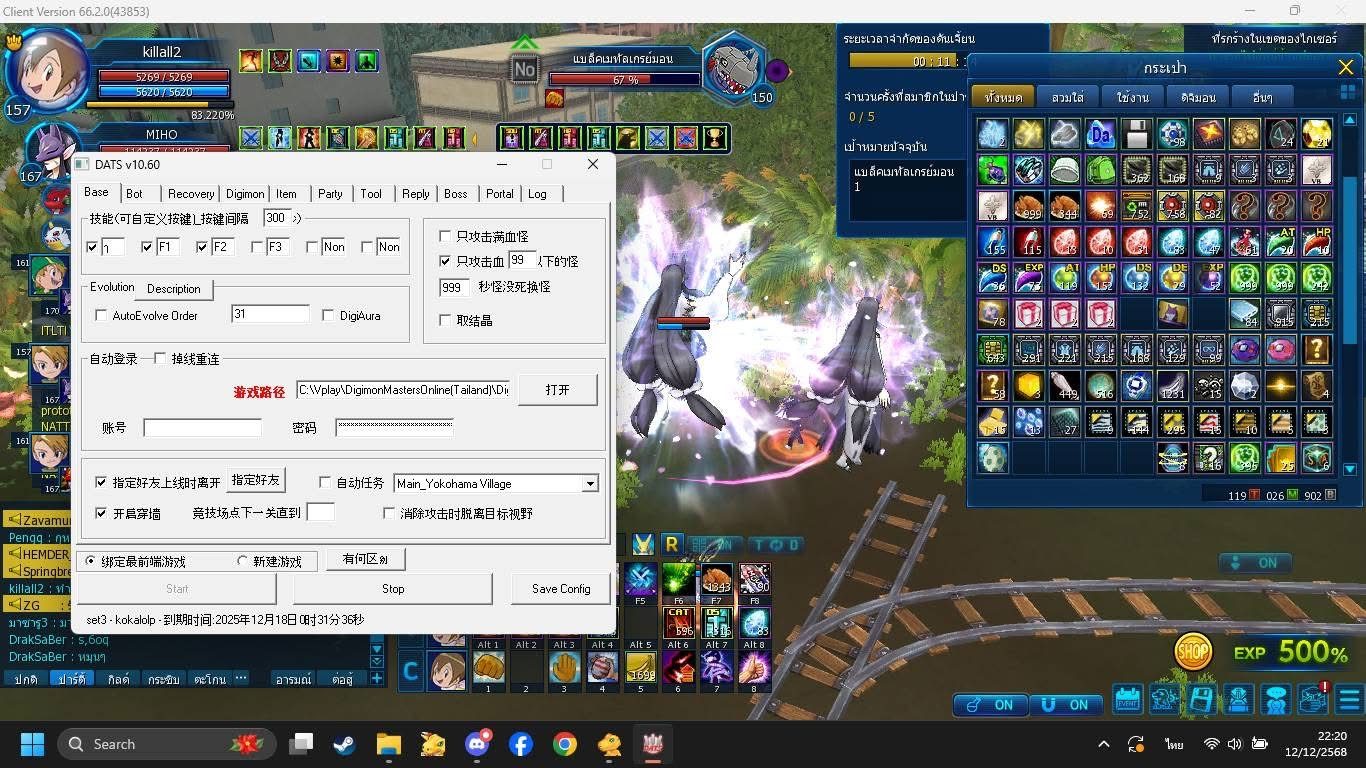
Task: Open the Main_Yokohama Village dropdown
Action: [590, 484]
